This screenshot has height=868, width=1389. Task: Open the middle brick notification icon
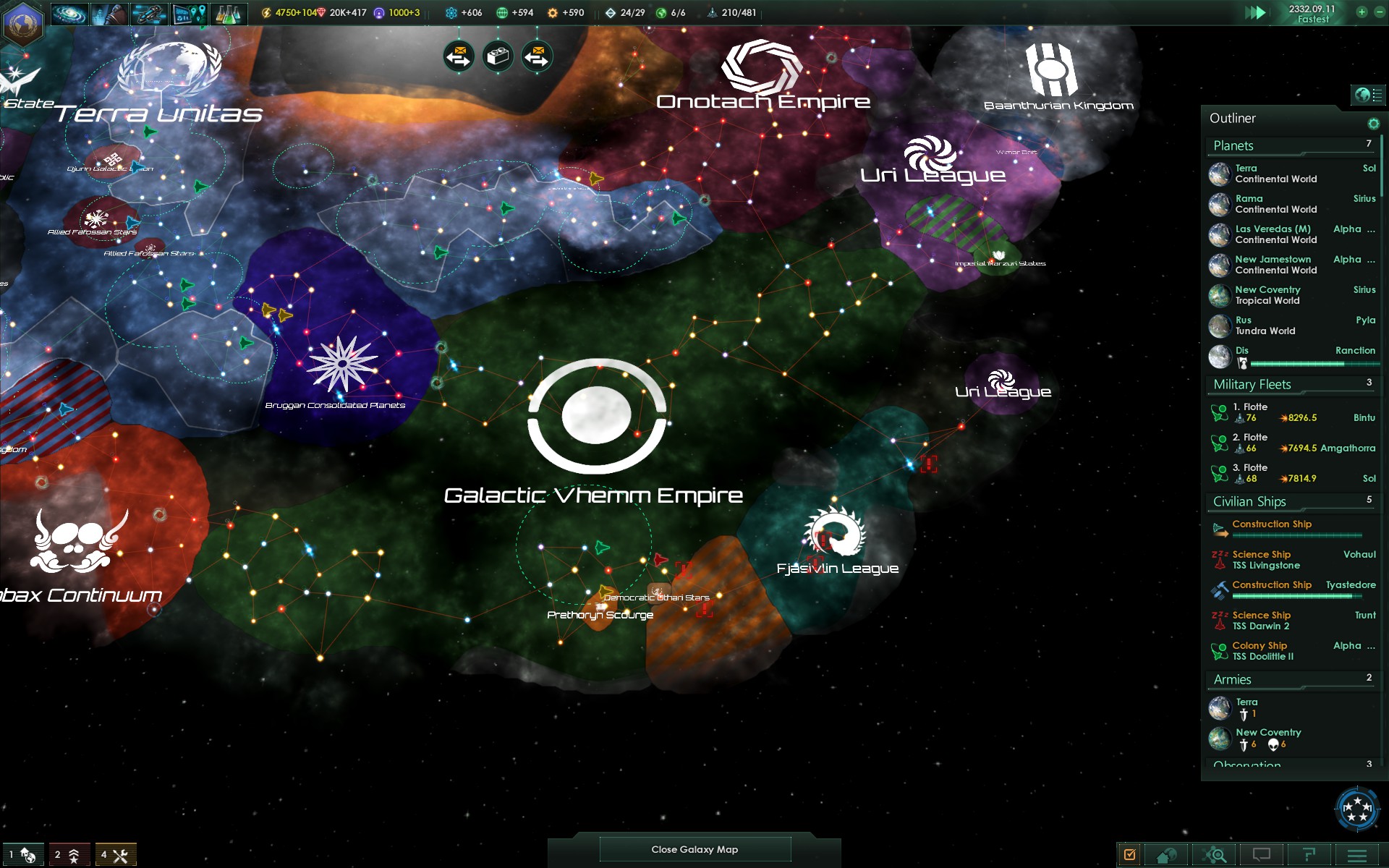pos(498,56)
